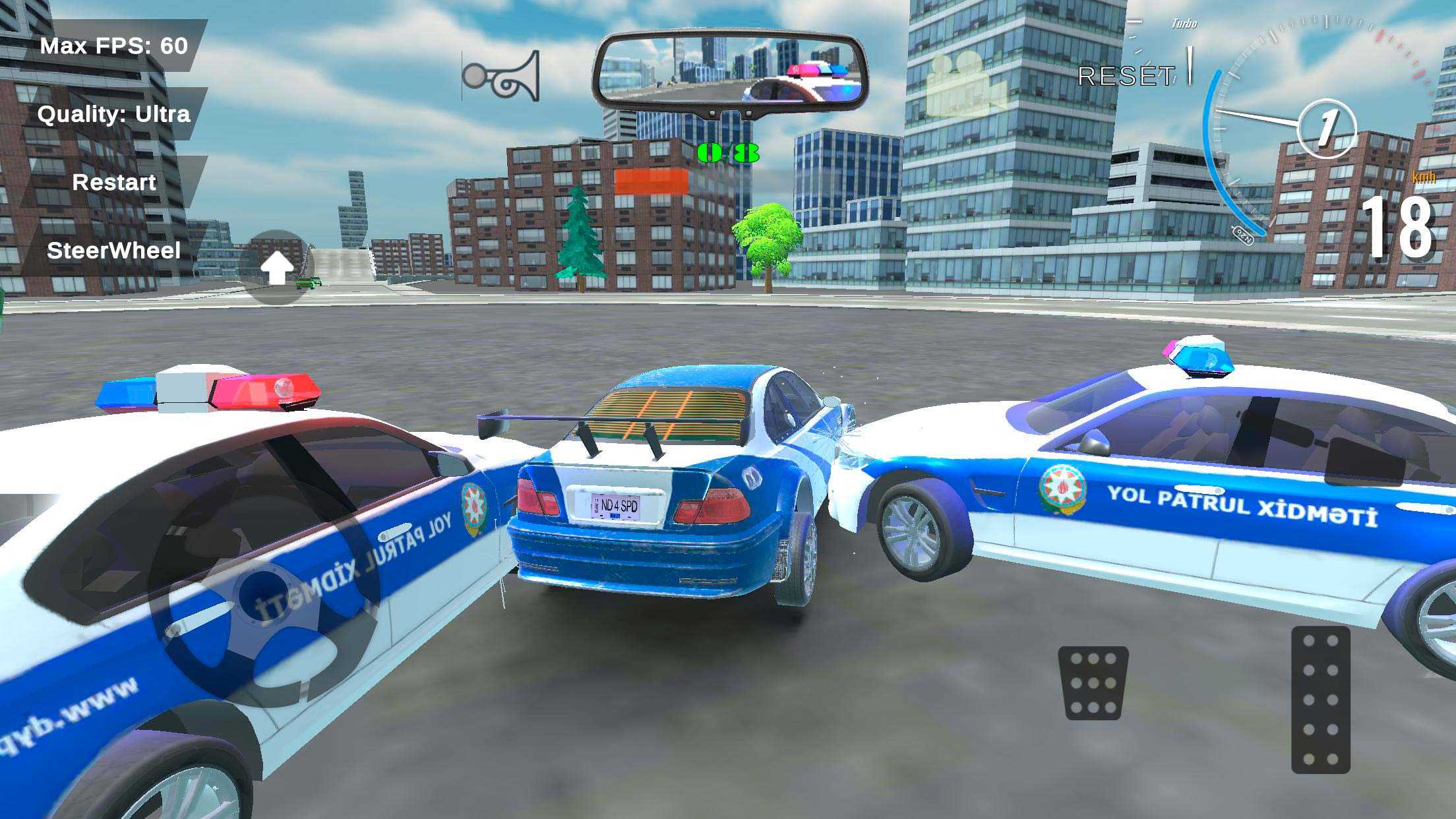Image resolution: width=1456 pixels, height=819 pixels.
Task: Tap the up arrow gear button
Action: coord(277,268)
